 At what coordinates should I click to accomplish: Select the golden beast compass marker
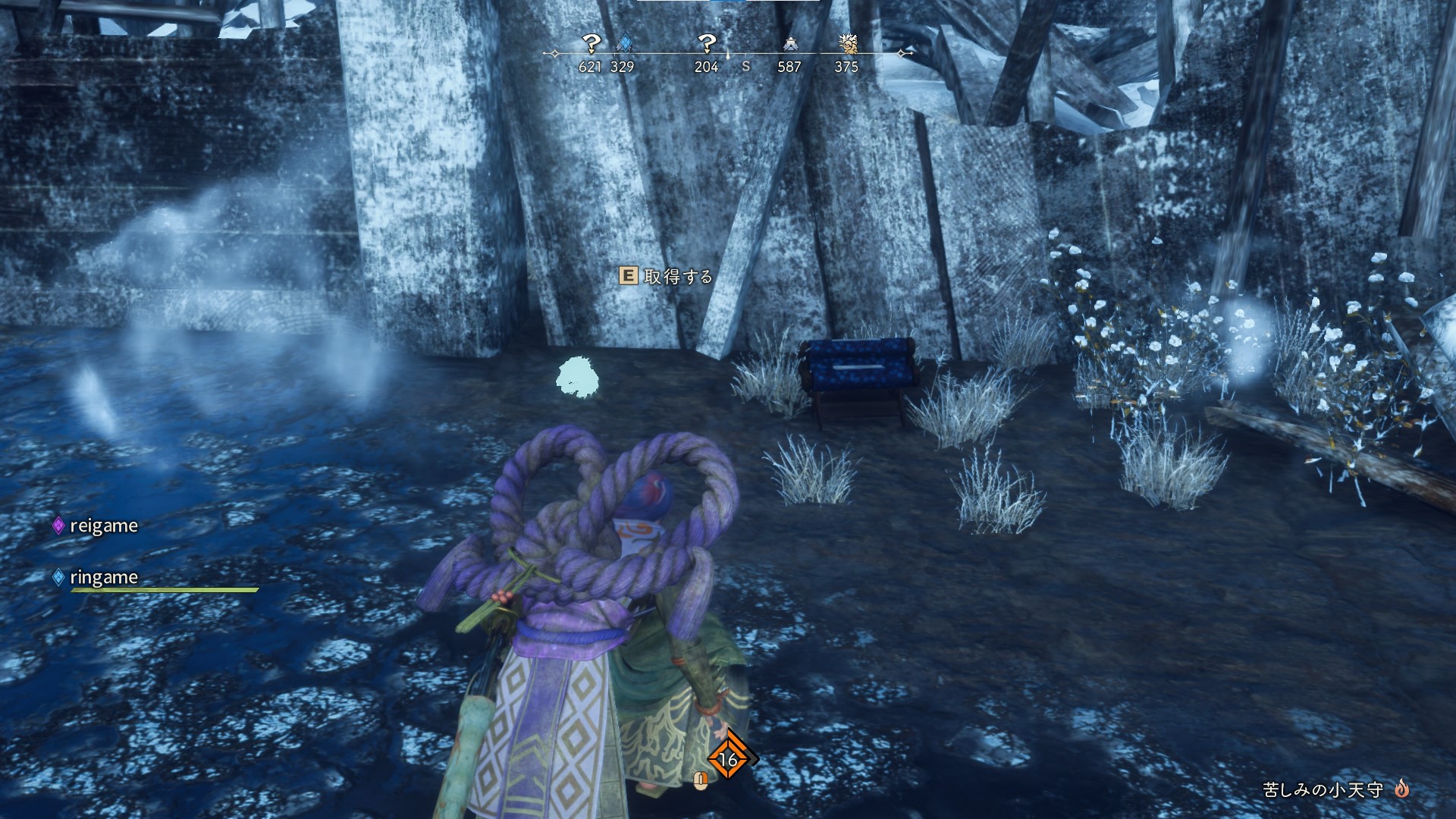coord(848,43)
